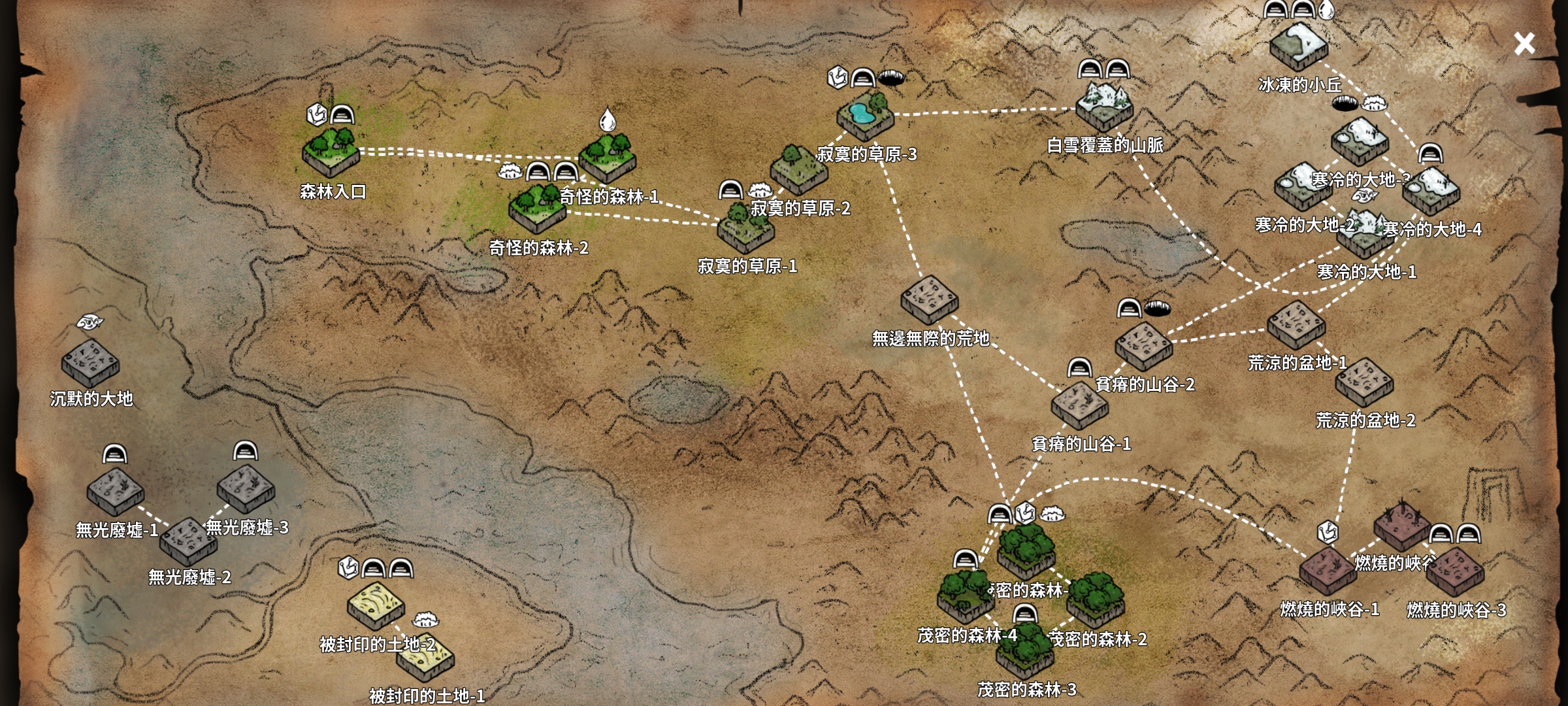This screenshot has width=1568, height=706.
Task: Choose the 荒涼的盆地-2 tile
Action: click(x=1364, y=382)
